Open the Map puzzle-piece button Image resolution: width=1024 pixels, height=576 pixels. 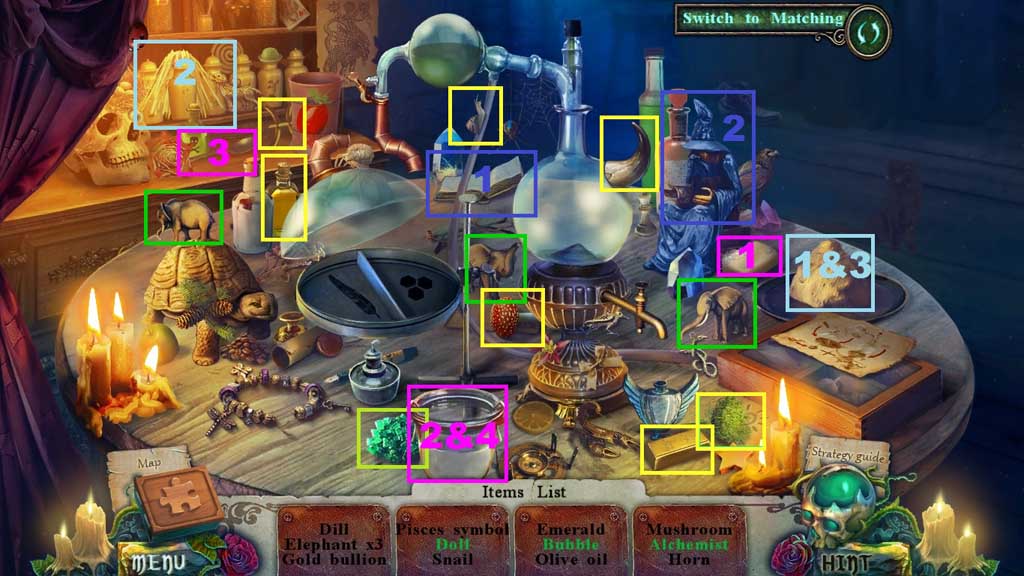pyautogui.click(x=180, y=497)
